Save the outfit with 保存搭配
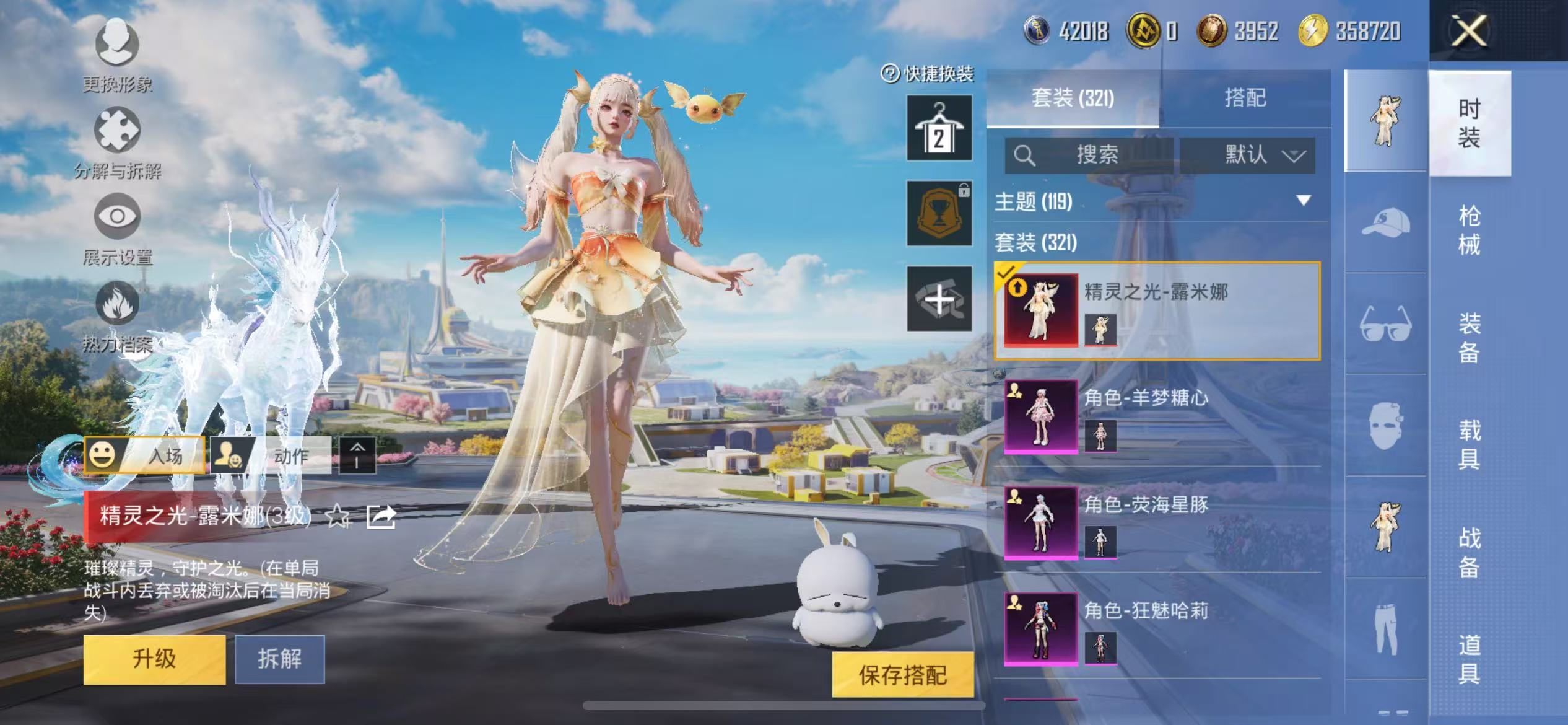The image size is (1568, 725). [902, 675]
